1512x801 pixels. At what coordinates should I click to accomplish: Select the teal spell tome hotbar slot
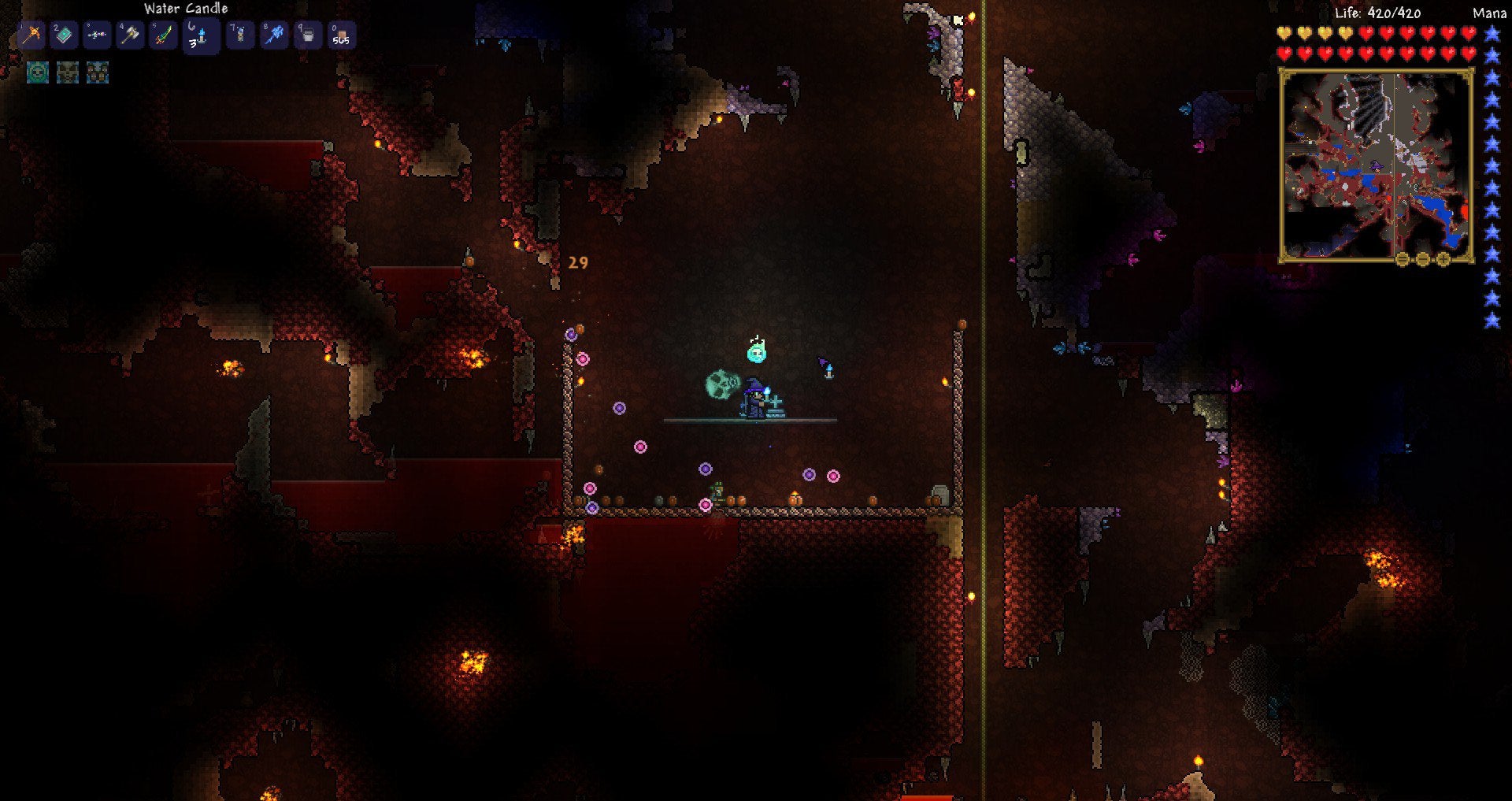click(x=65, y=35)
